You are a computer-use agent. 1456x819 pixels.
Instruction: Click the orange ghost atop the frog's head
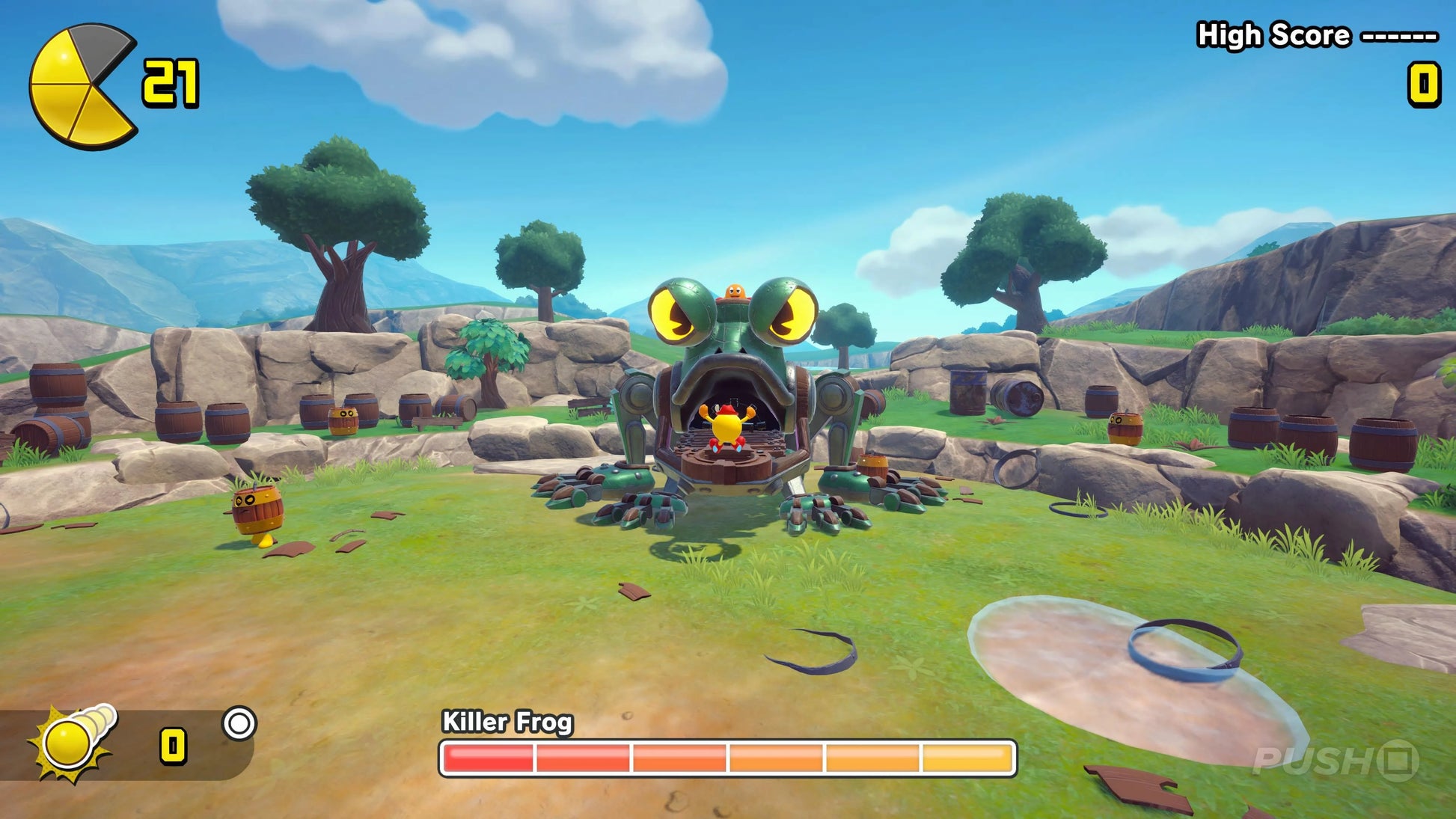[737, 290]
